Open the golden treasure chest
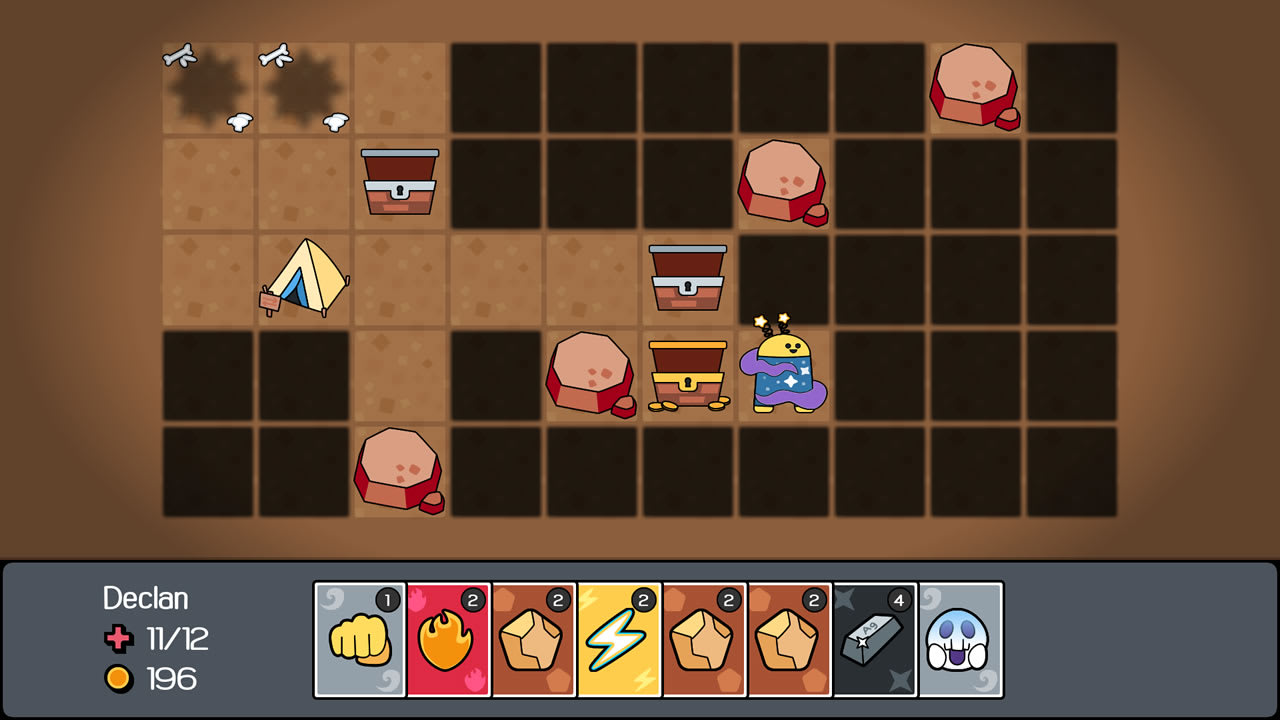Image resolution: width=1280 pixels, height=720 pixels. click(686, 375)
